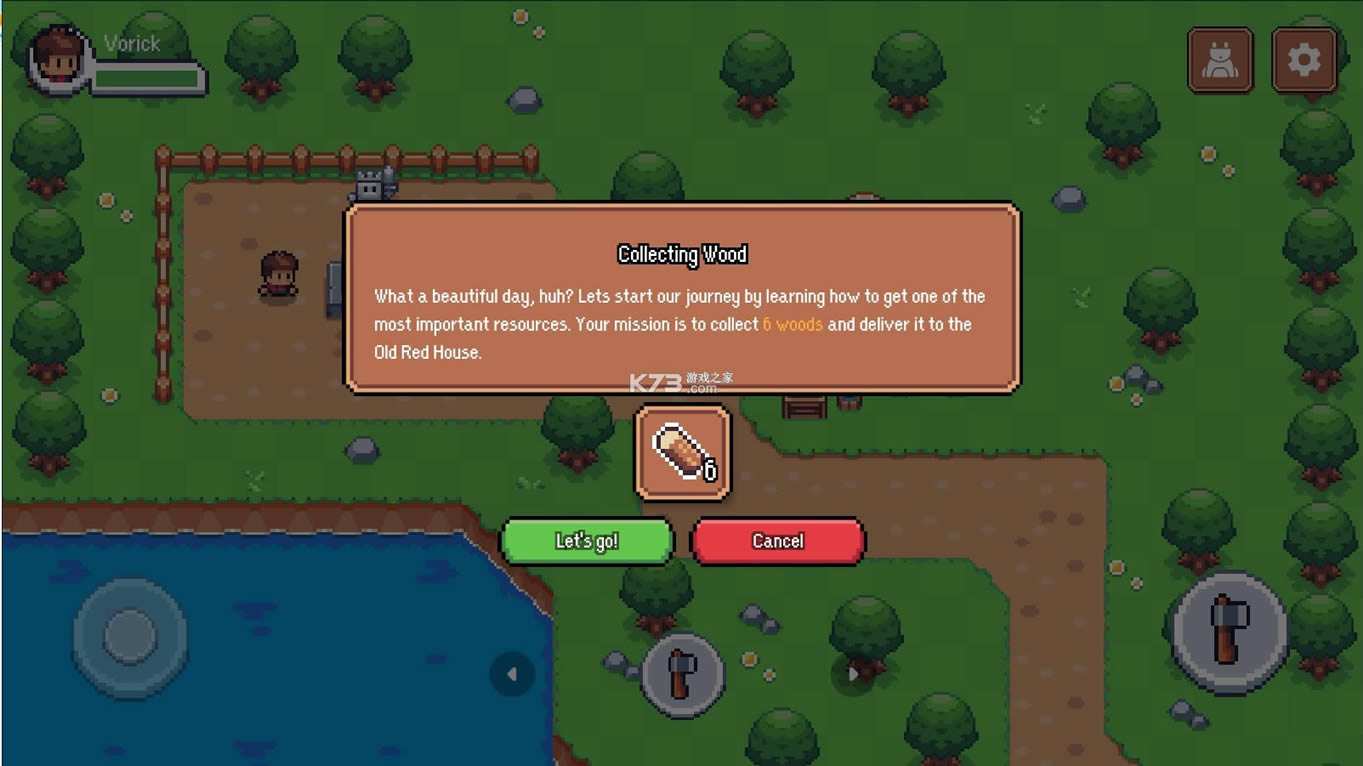Switch to previous tool with left arrow
The image size is (1363, 766).
[x=512, y=674]
